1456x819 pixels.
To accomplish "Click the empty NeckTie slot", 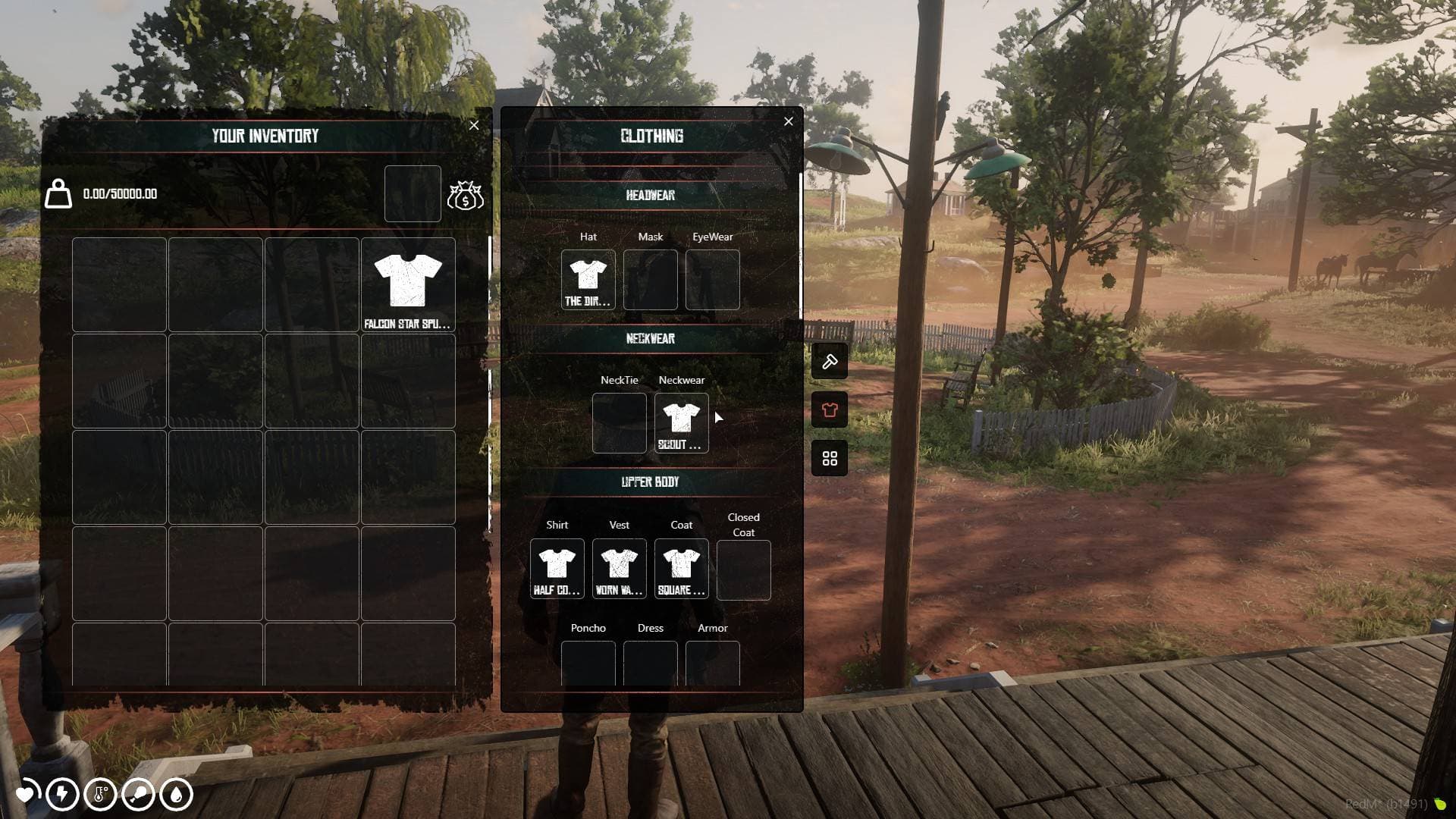I will coord(620,423).
